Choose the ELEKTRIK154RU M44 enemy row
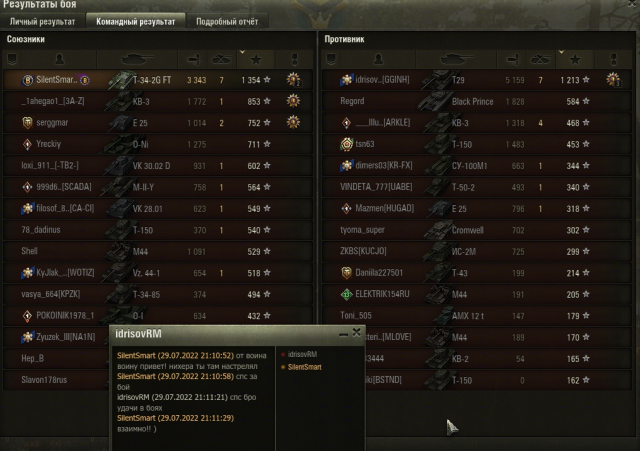The width and height of the screenshot is (640, 451). click(x=470, y=294)
